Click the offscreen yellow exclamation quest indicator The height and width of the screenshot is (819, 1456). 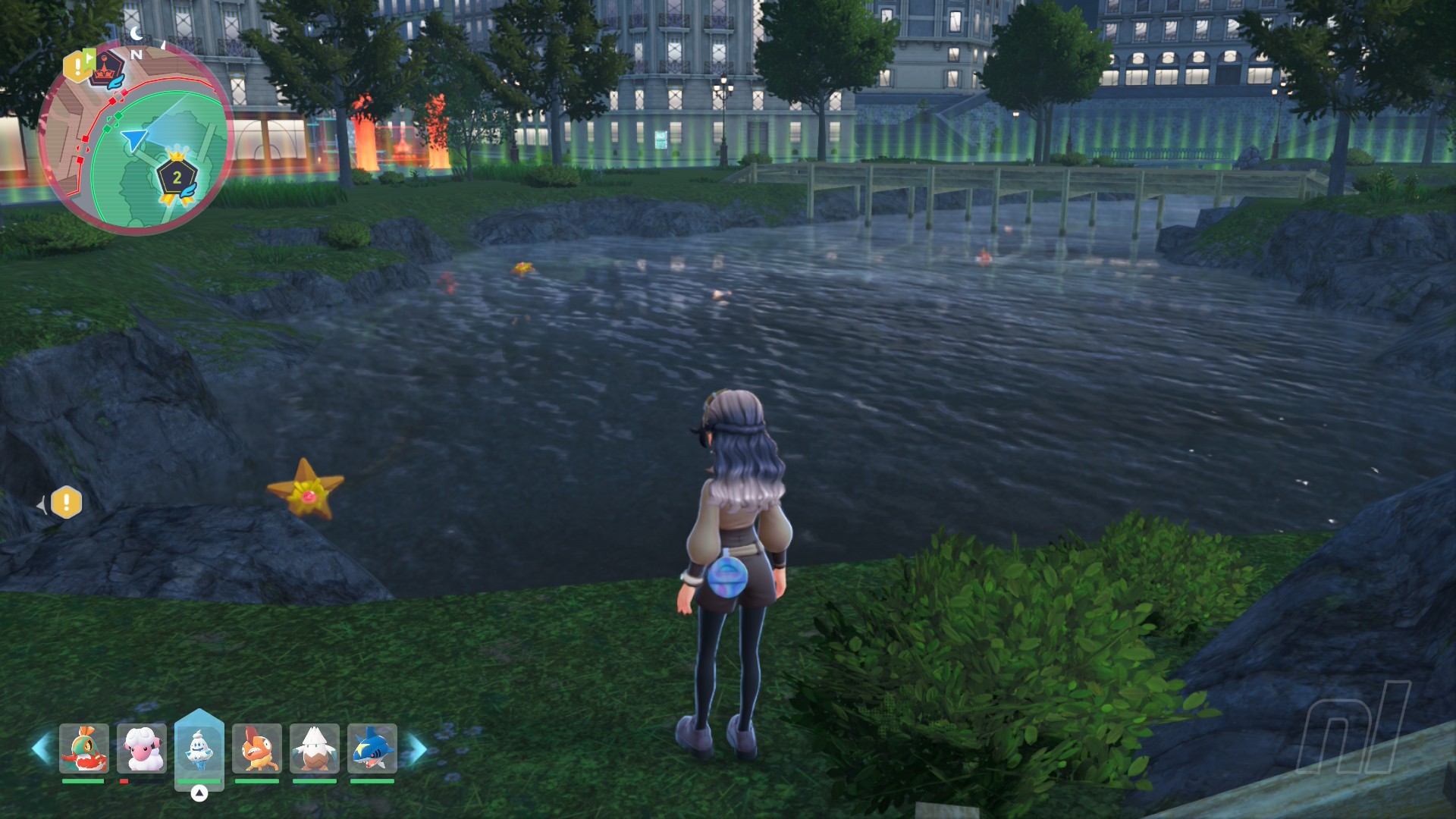(66, 503)
